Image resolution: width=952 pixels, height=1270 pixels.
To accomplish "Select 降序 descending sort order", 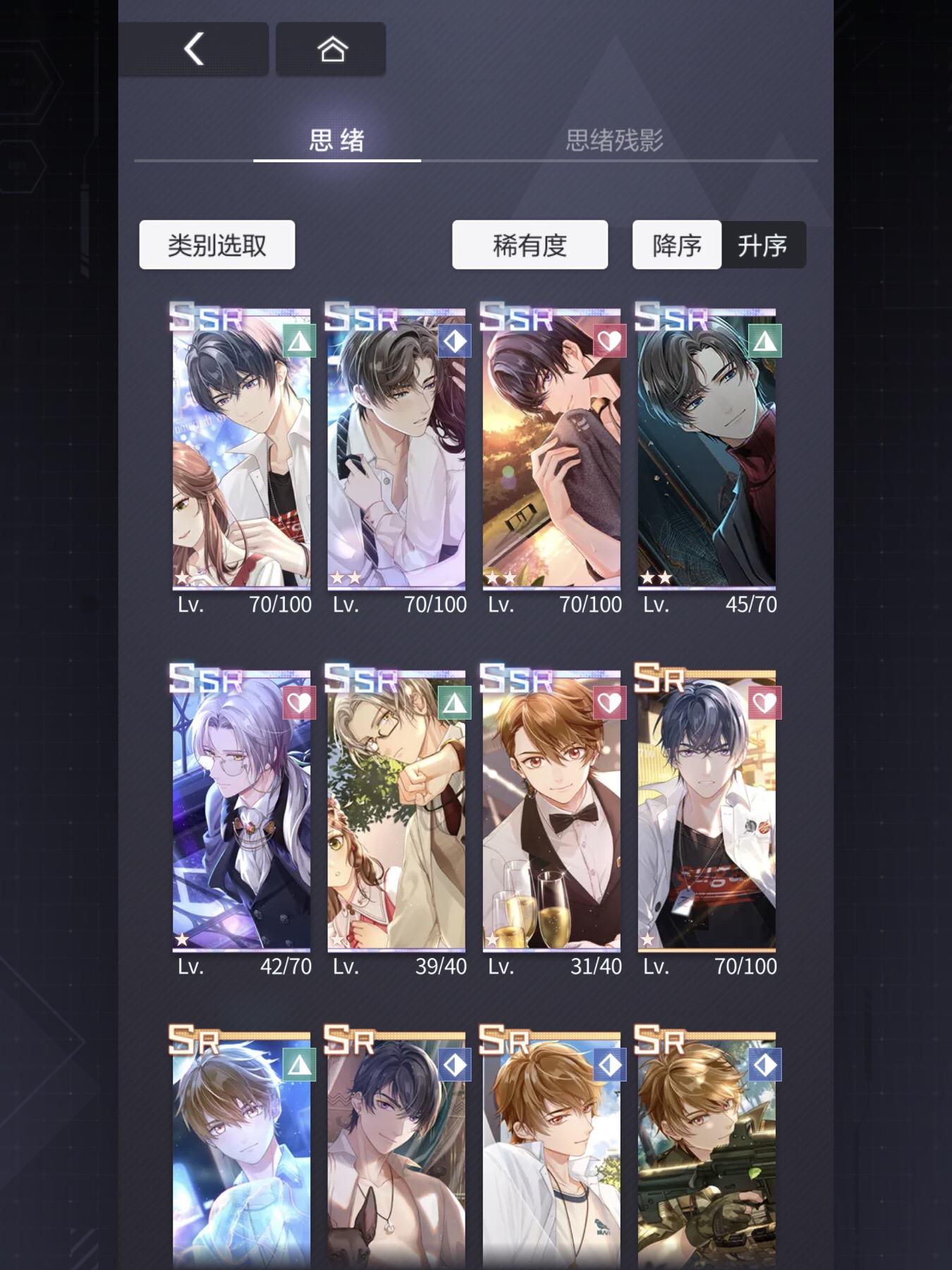I will pos(676,246).
